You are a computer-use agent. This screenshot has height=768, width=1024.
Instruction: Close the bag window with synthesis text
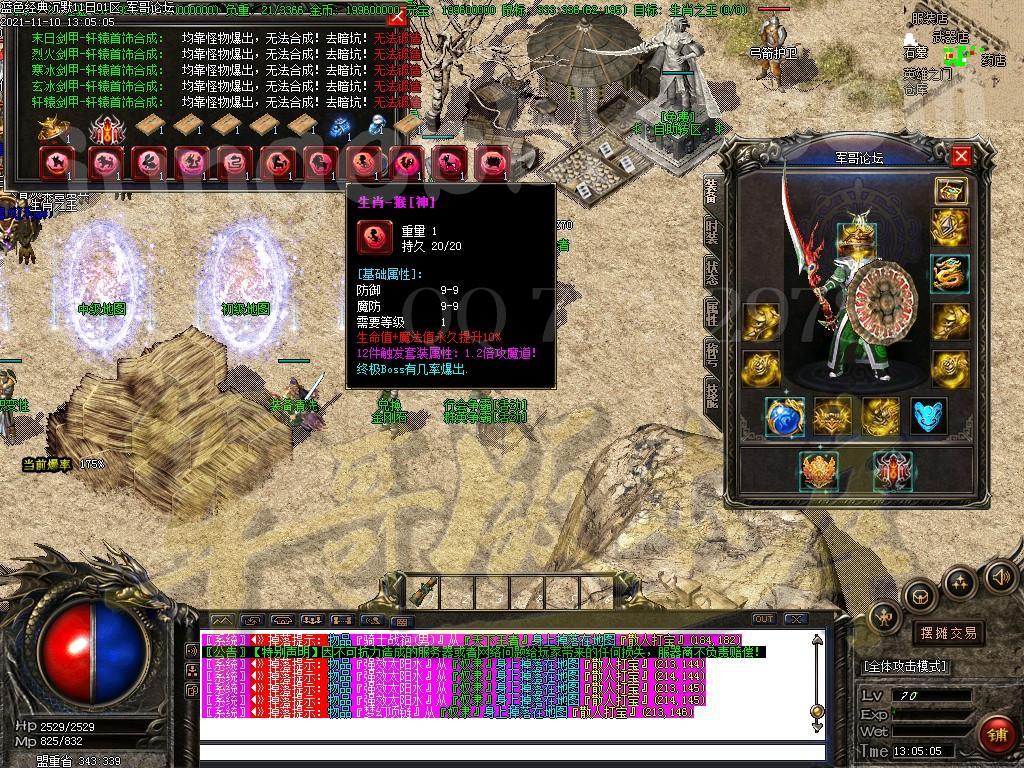pos(397,17)
